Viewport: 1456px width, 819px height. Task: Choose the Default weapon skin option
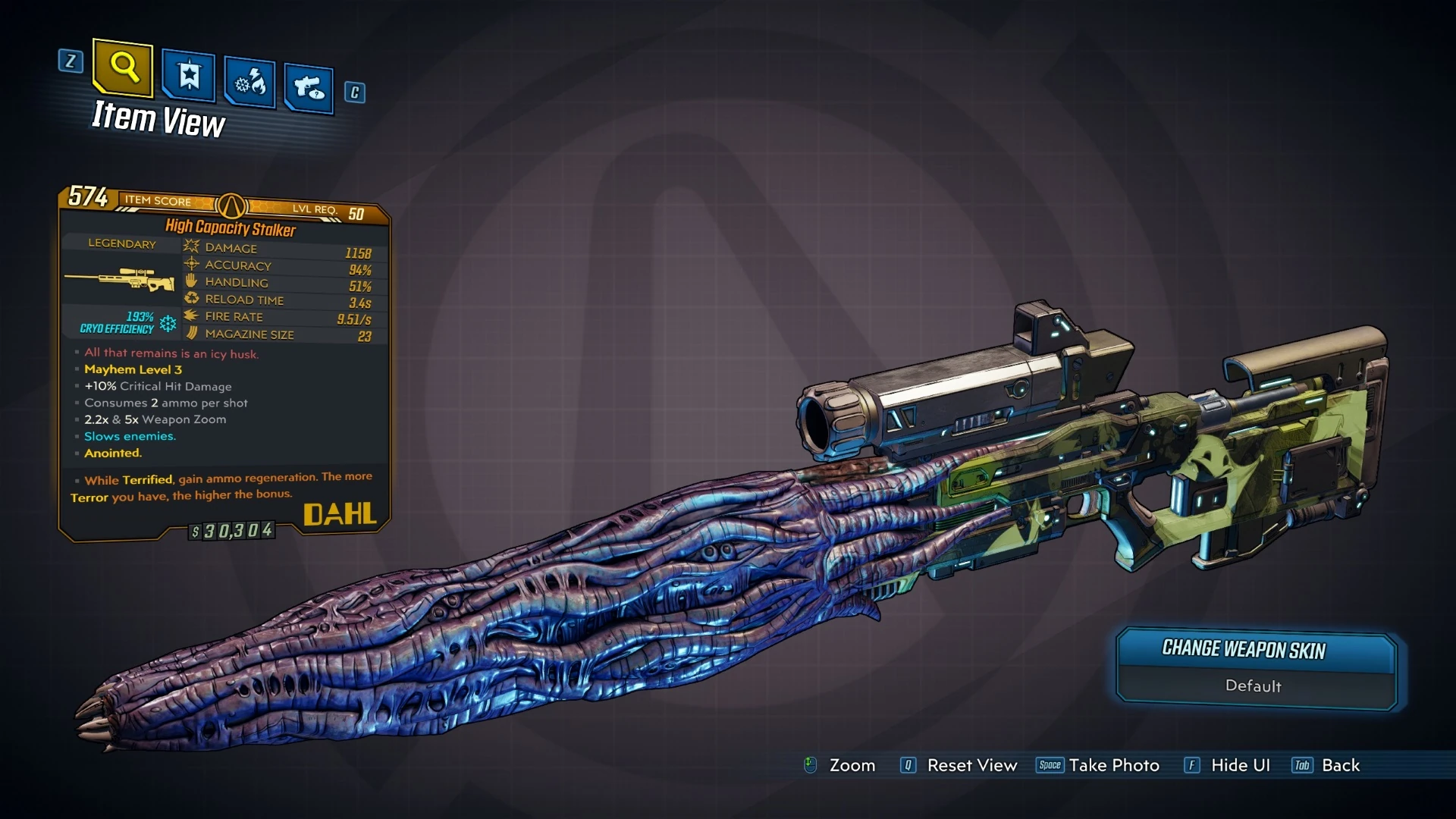[1254, 686]
